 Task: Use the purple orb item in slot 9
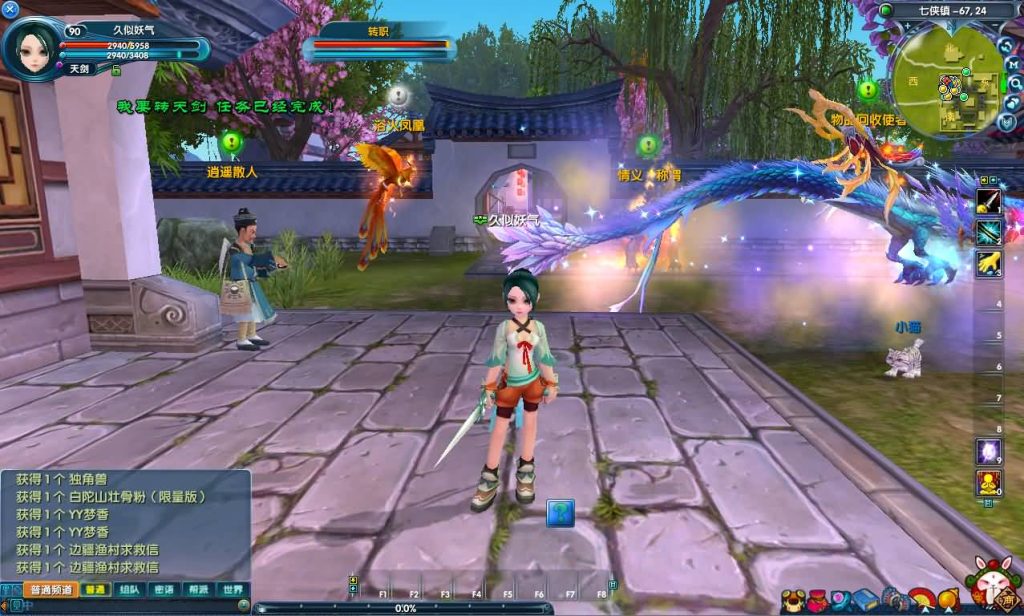pos(989,451)
